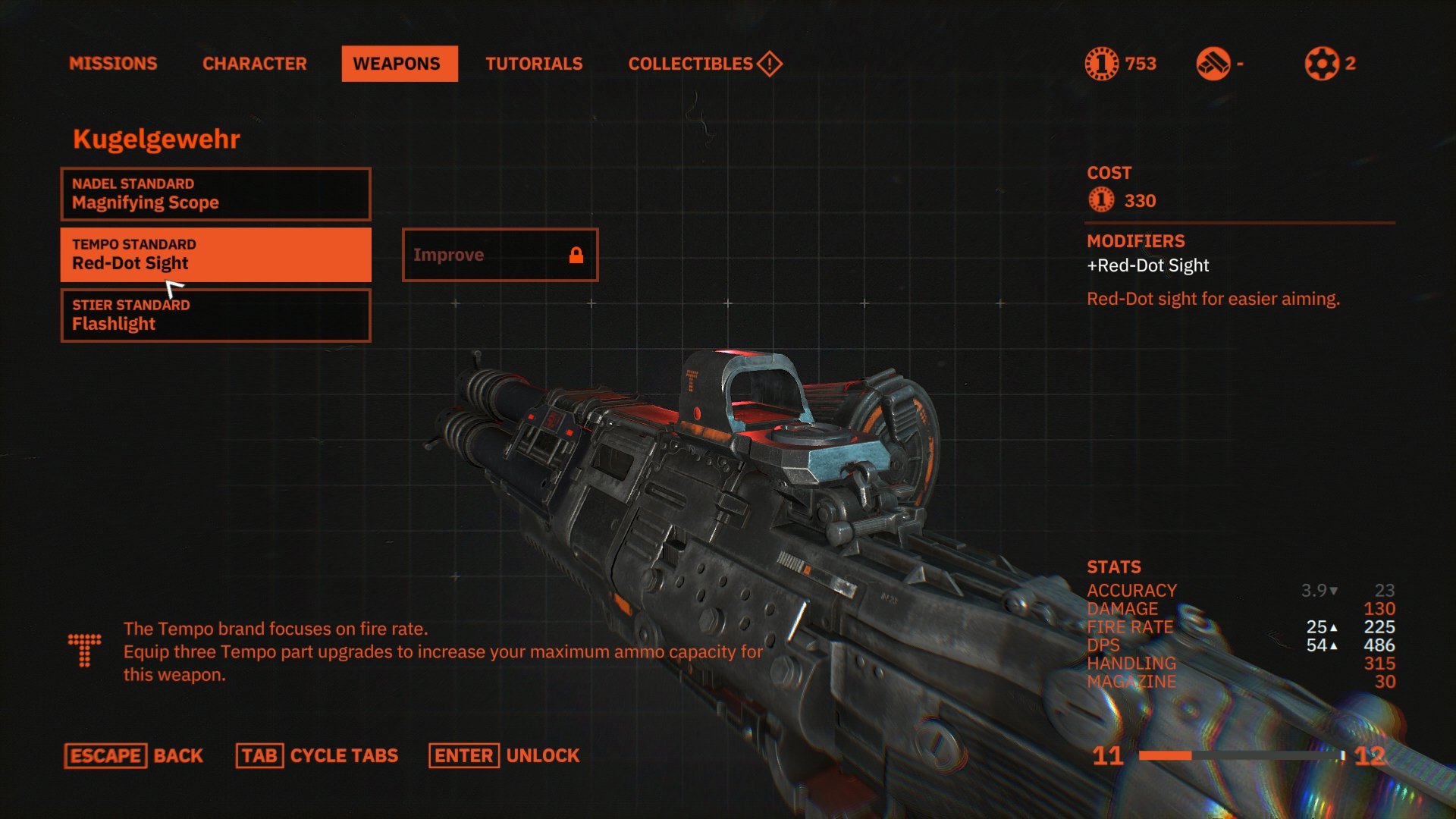The width and height of the screenshot is (1456, 819).
Task: Select the gear icon showing 2
Action: point(1319,64)
